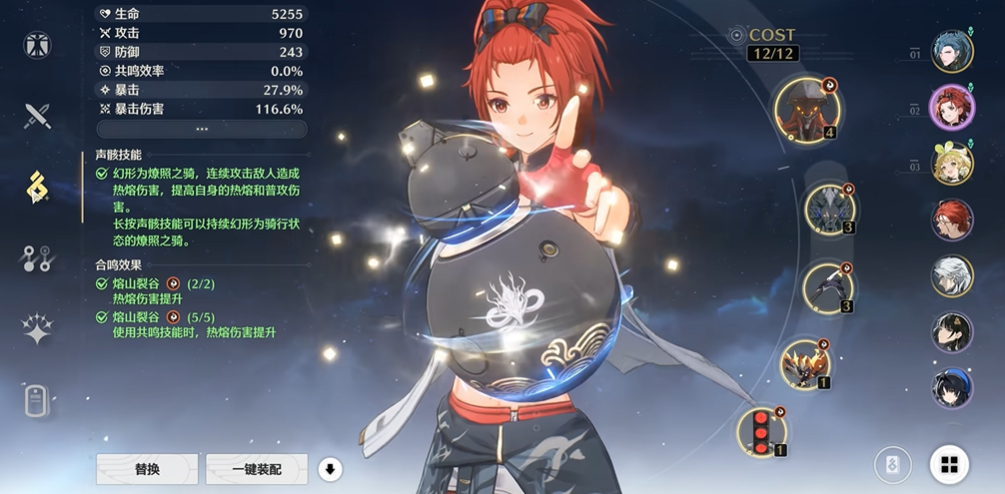1005x494 pixels.
Task: Open the weapon tab with crossed swords
Action: [x=38, y=116]
